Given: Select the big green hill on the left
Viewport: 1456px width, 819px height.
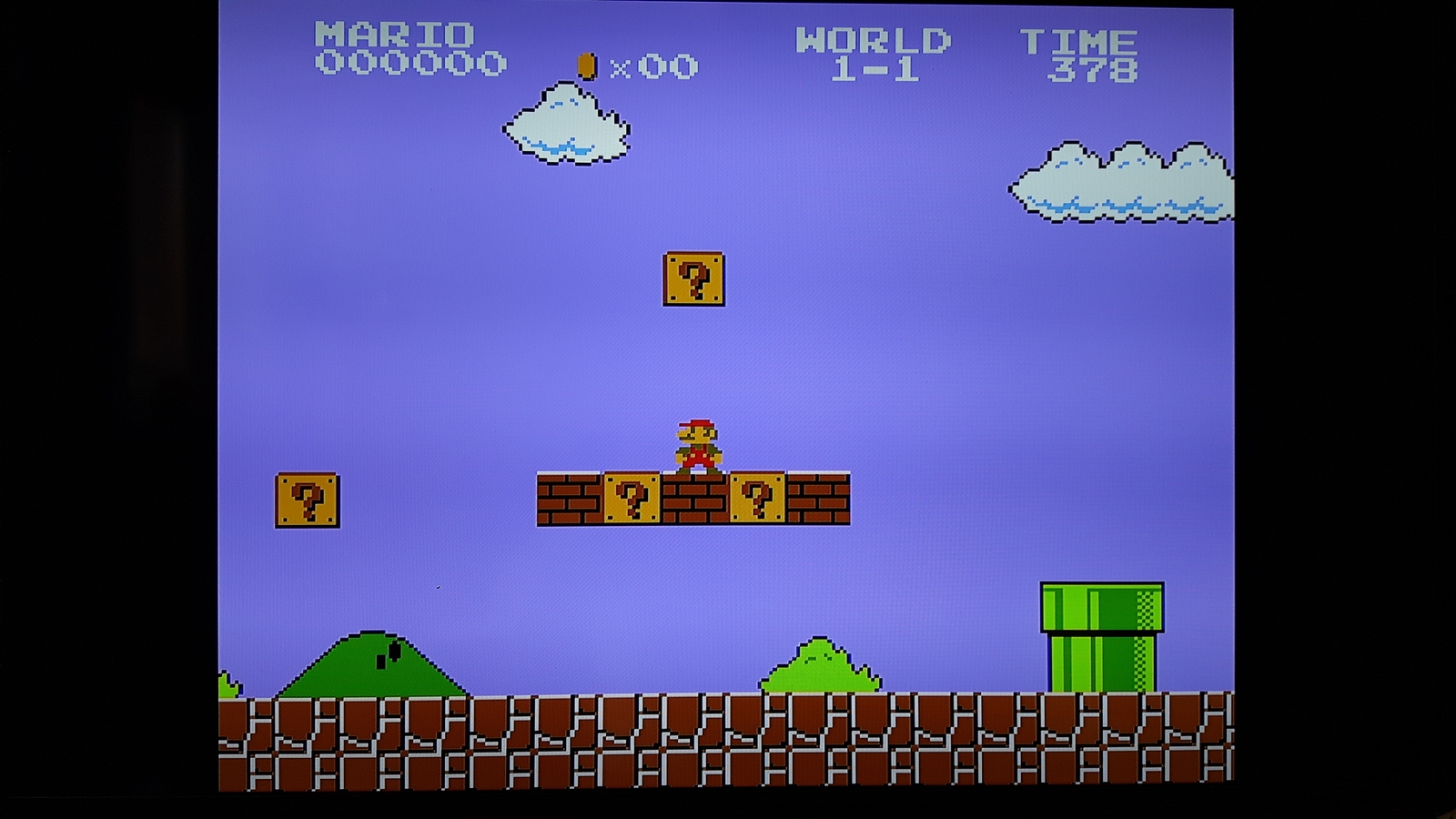Looking at the screenshot, I should 373,664.
